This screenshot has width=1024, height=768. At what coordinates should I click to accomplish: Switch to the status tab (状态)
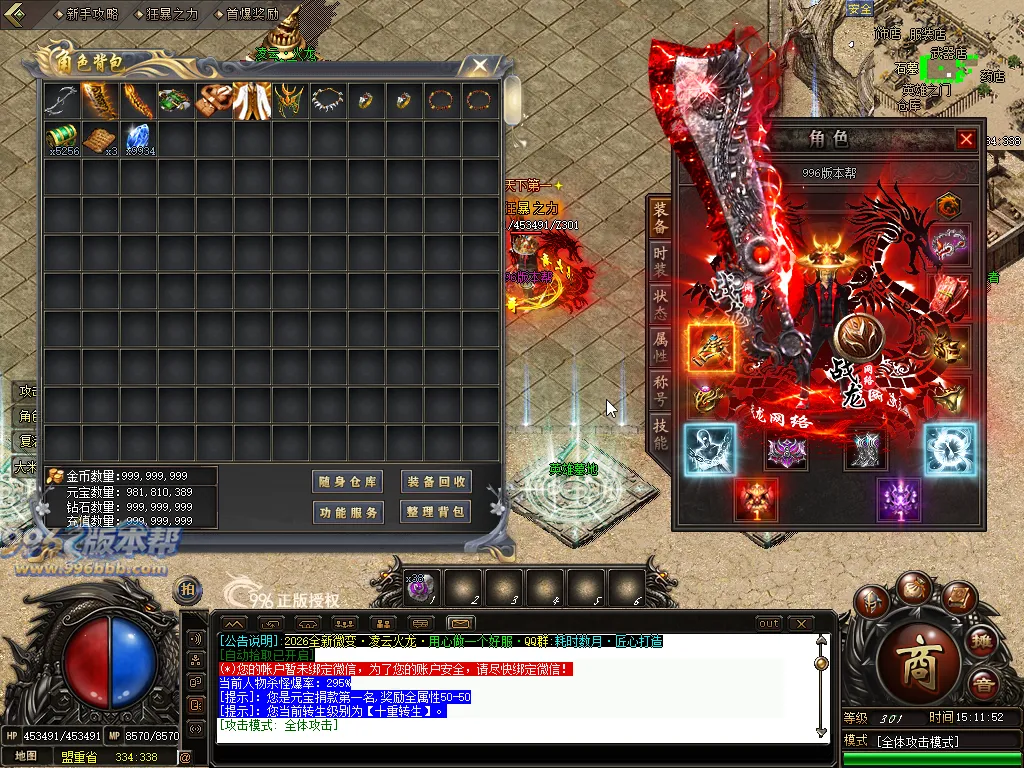pyautogui.click(x=660, y=302)
